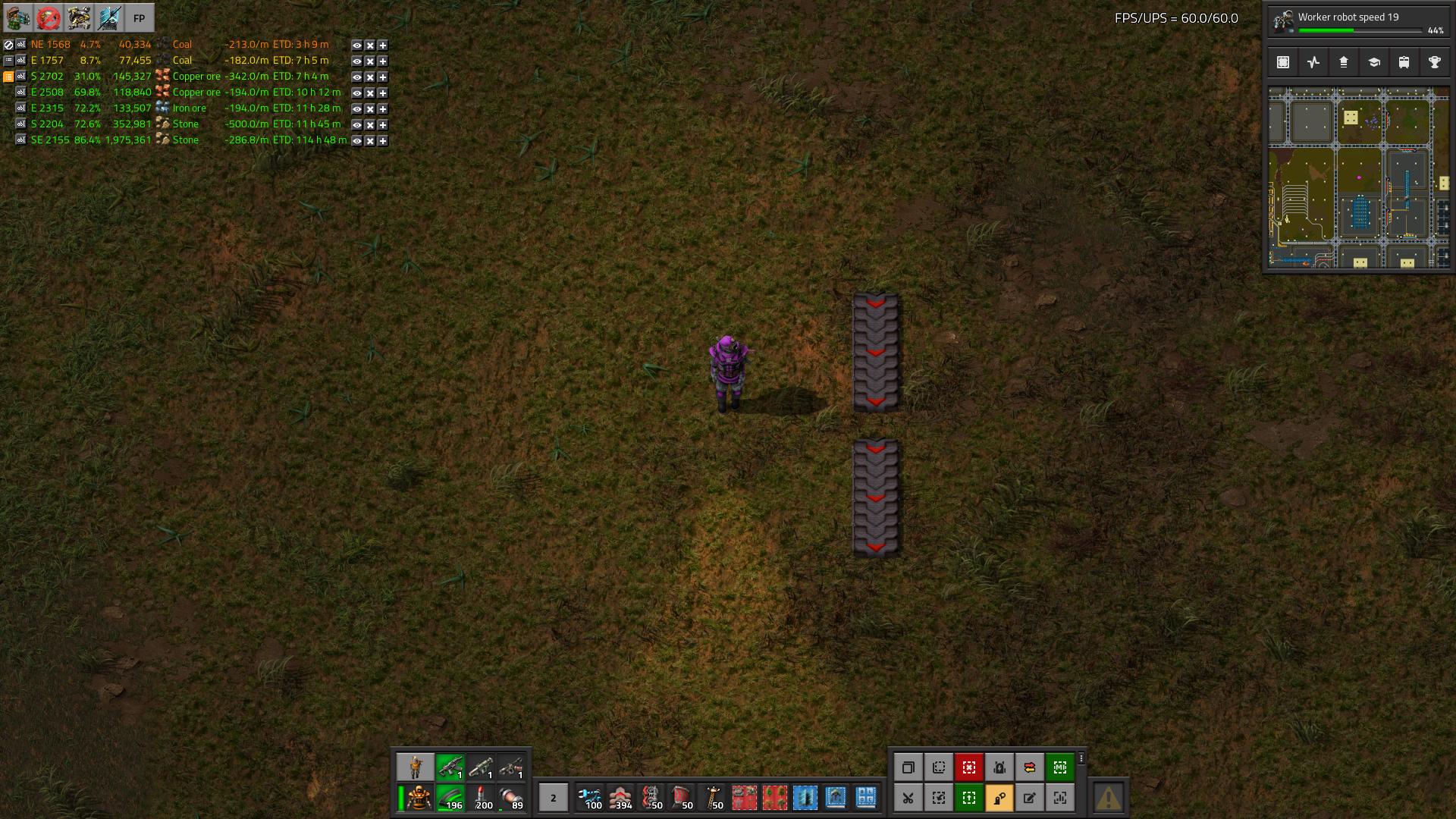Expand the S 2702 copper ore entry
Screen dimensions: 1456x819
(383, 77)
